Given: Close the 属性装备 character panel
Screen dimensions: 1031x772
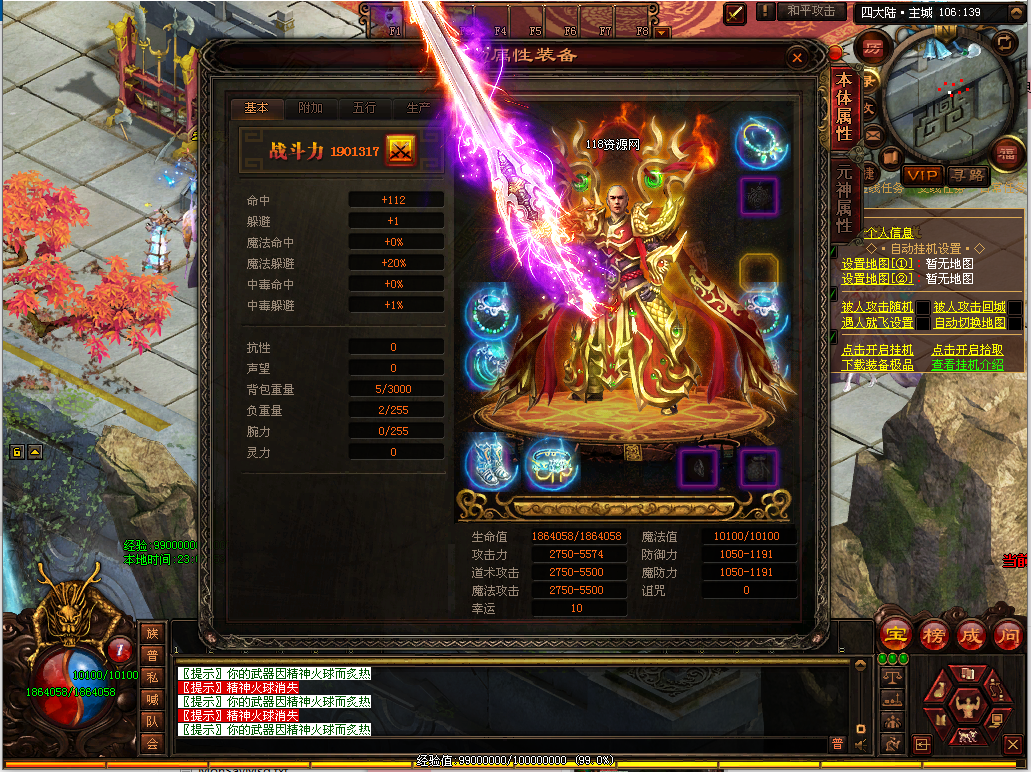Looking at the screenshot, I should [x=797, y=58].
